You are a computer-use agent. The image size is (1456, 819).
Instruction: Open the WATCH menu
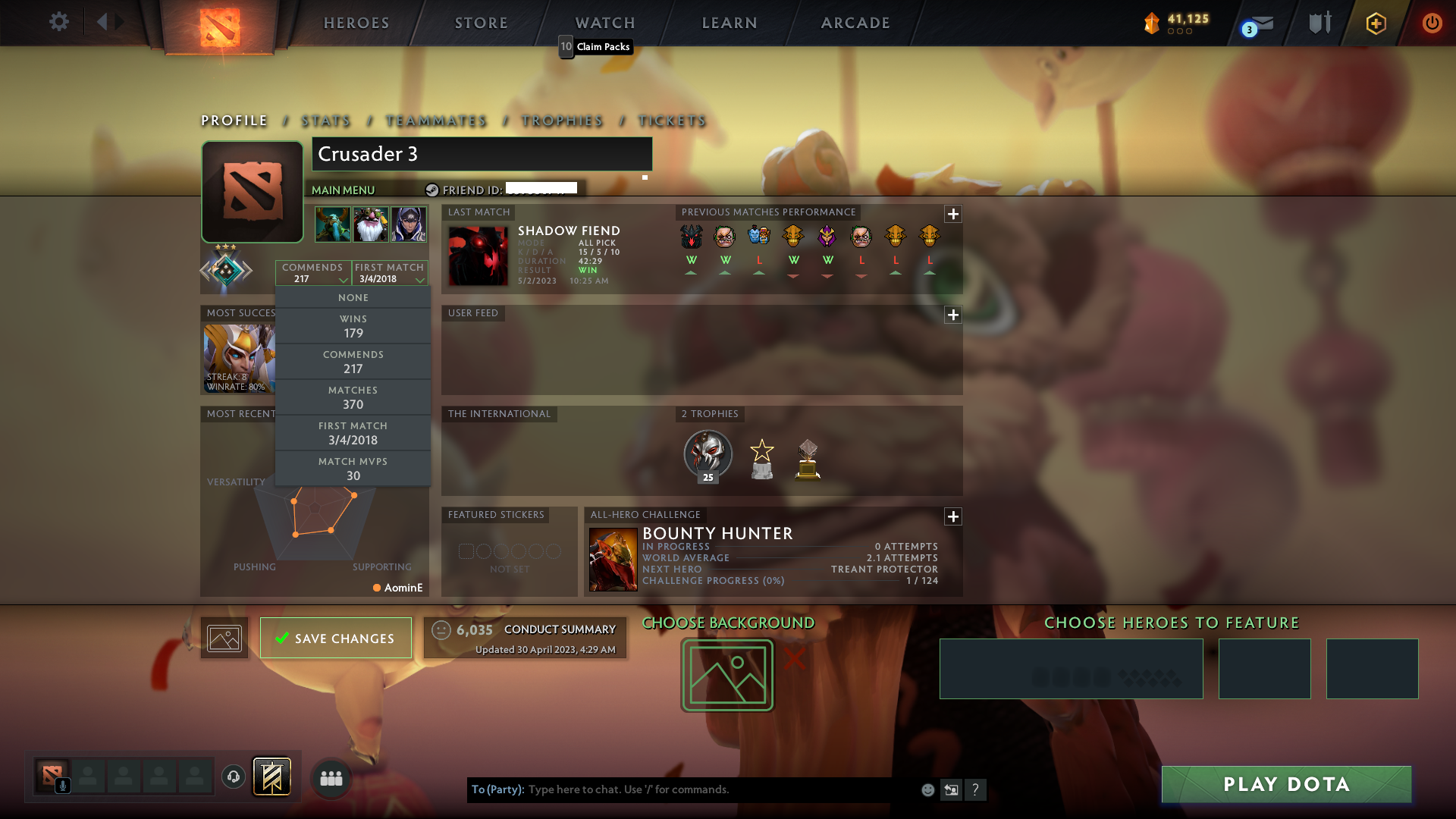click(604, 23)
